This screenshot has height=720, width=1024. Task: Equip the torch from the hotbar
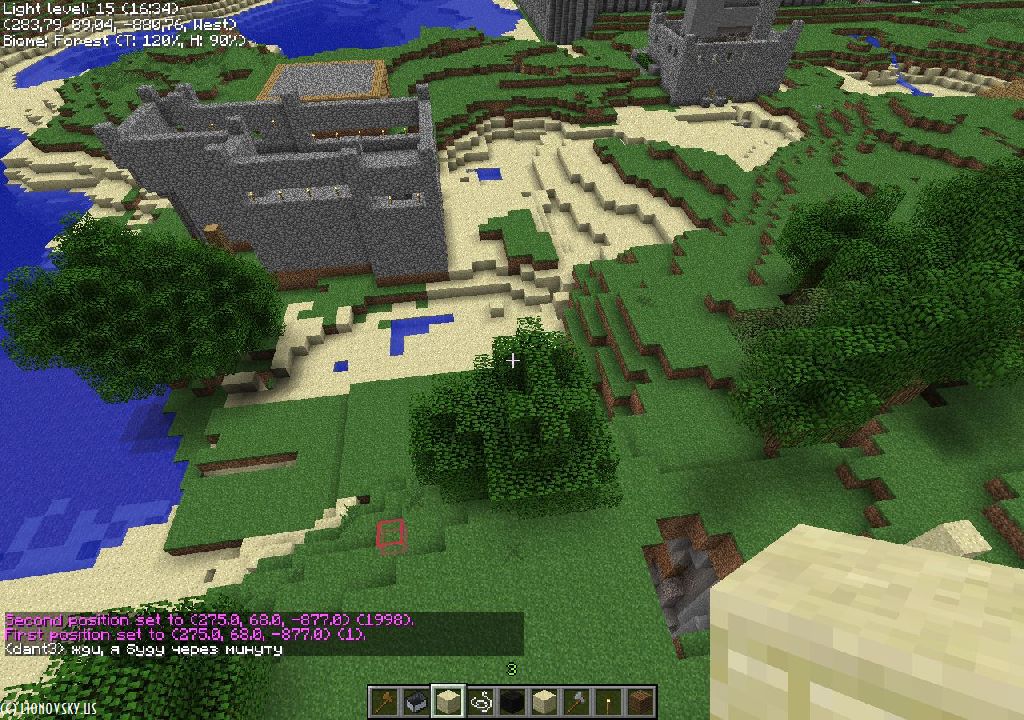tap(609, 701)
